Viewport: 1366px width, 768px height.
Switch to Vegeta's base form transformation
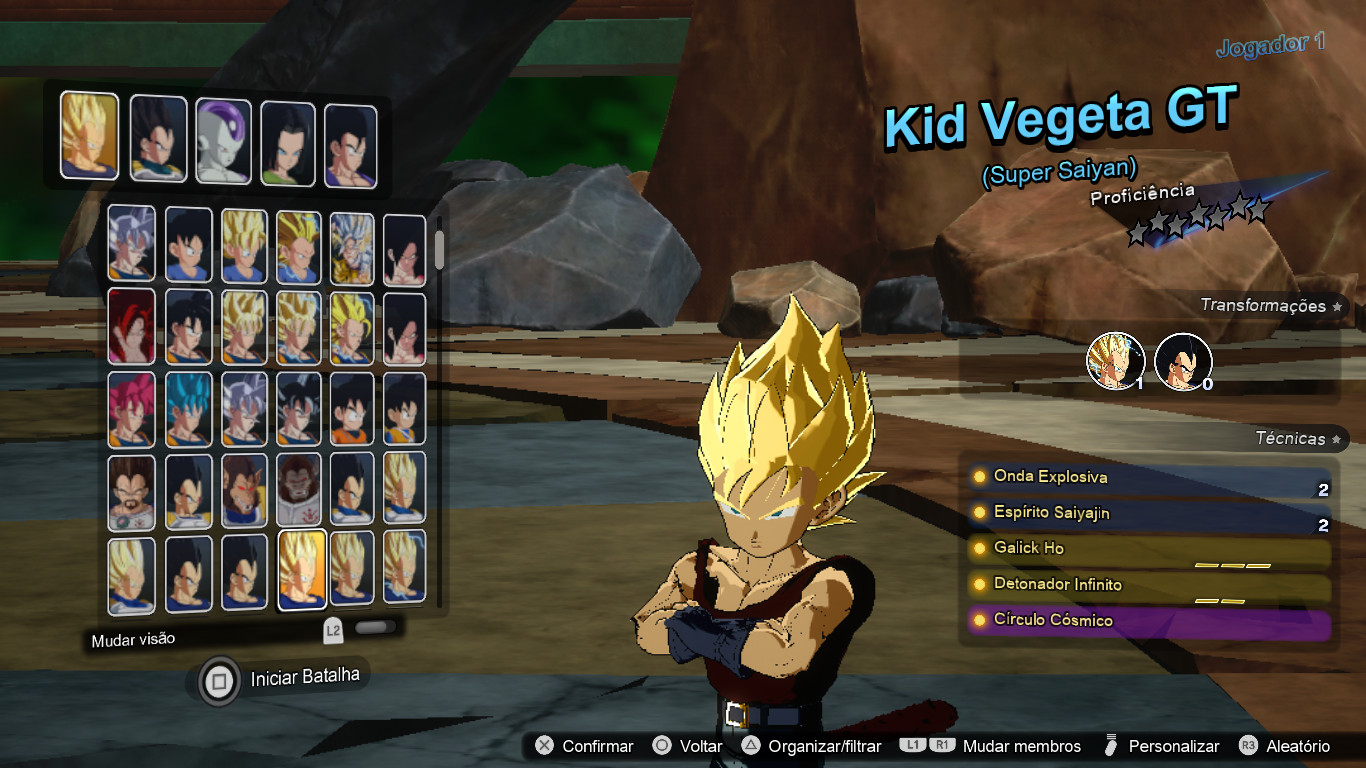point(1183,360)
